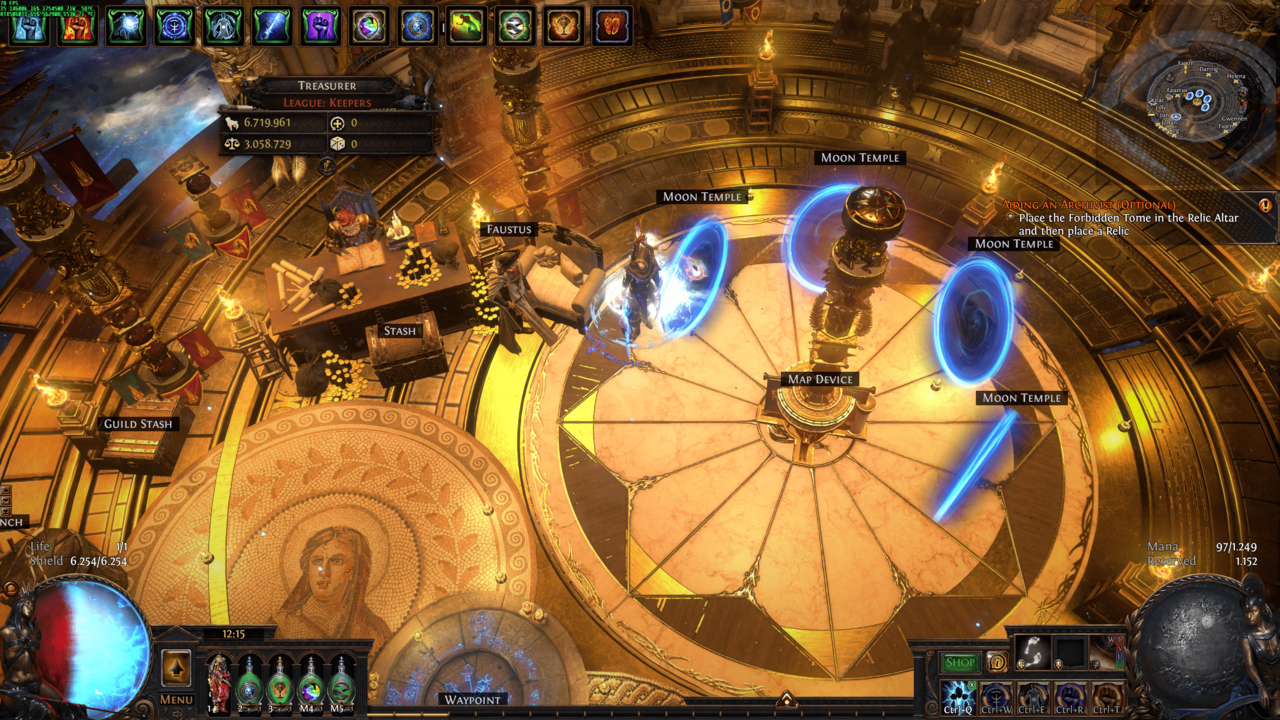Click the rainbow orb buff icon
The height and width of the screenshot is (720, 1280).
tap(370, 26)
